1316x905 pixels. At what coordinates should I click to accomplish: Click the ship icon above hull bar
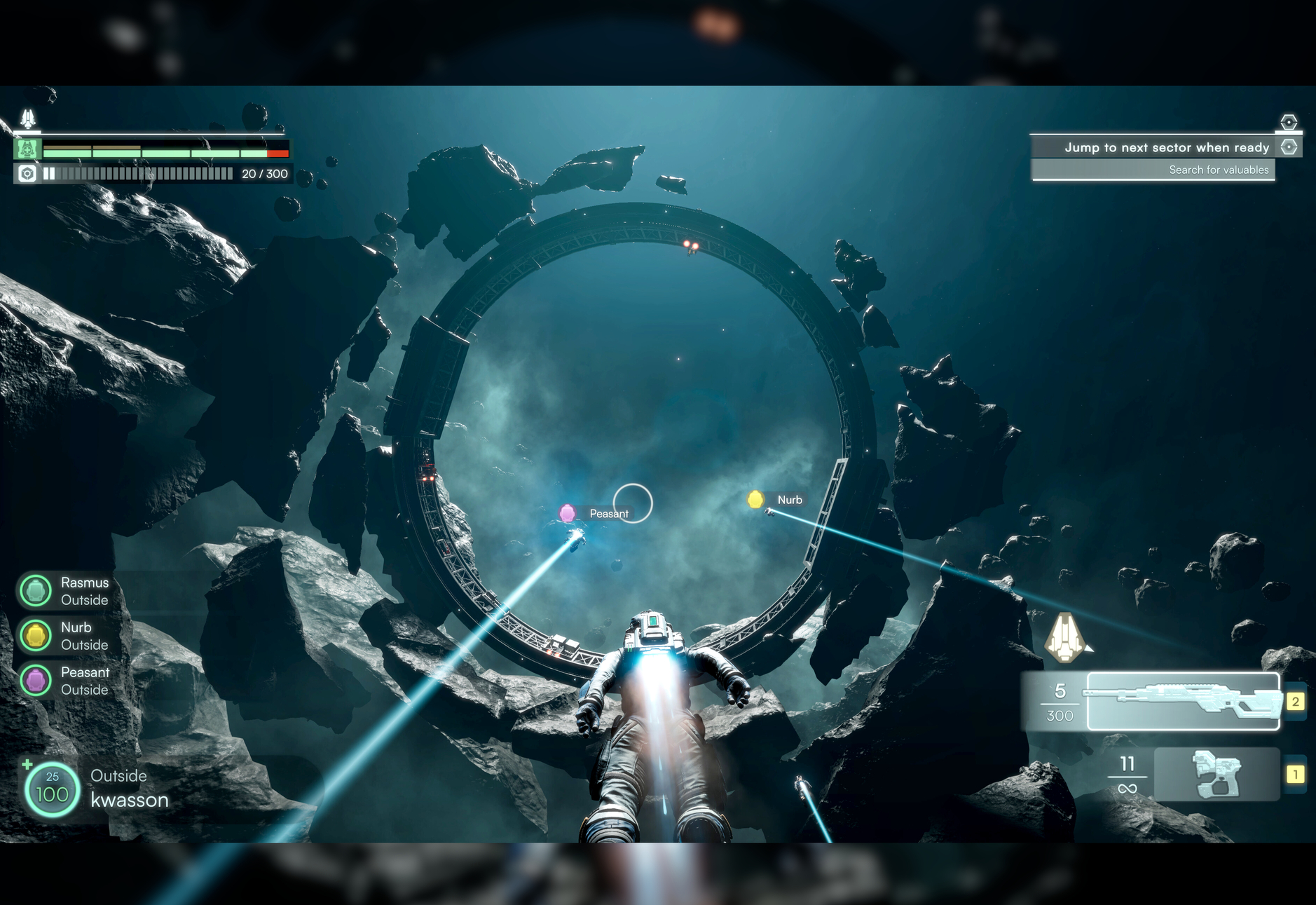click(x=28, y=118)
